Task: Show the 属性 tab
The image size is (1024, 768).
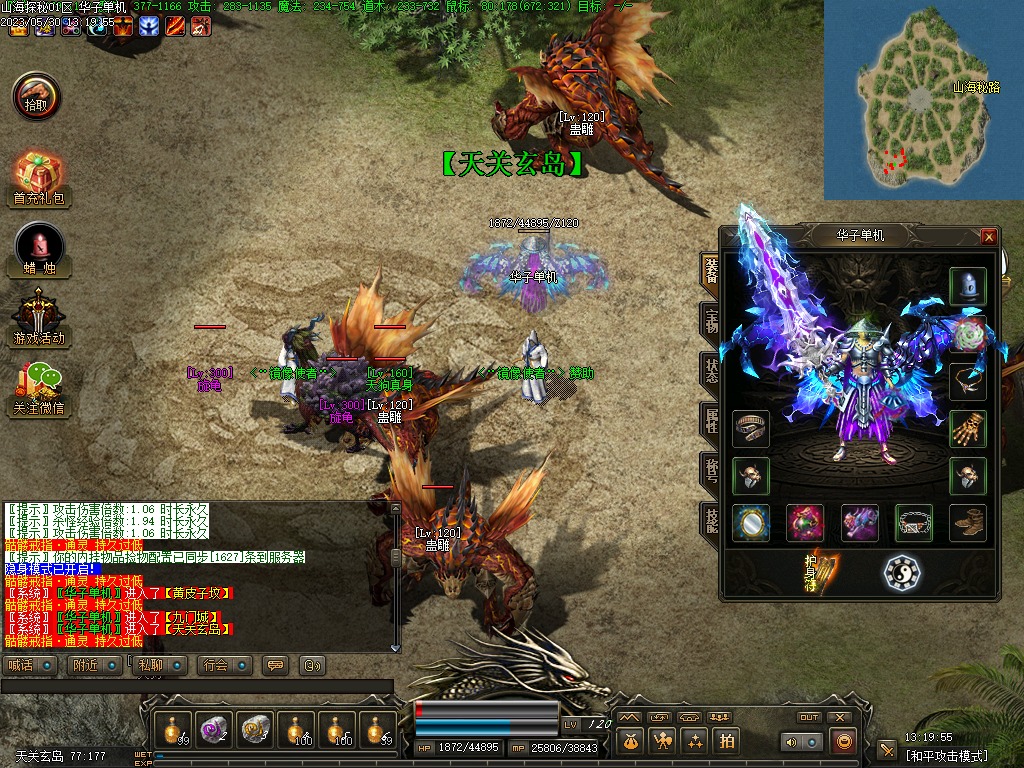Action: coord(710,419)
